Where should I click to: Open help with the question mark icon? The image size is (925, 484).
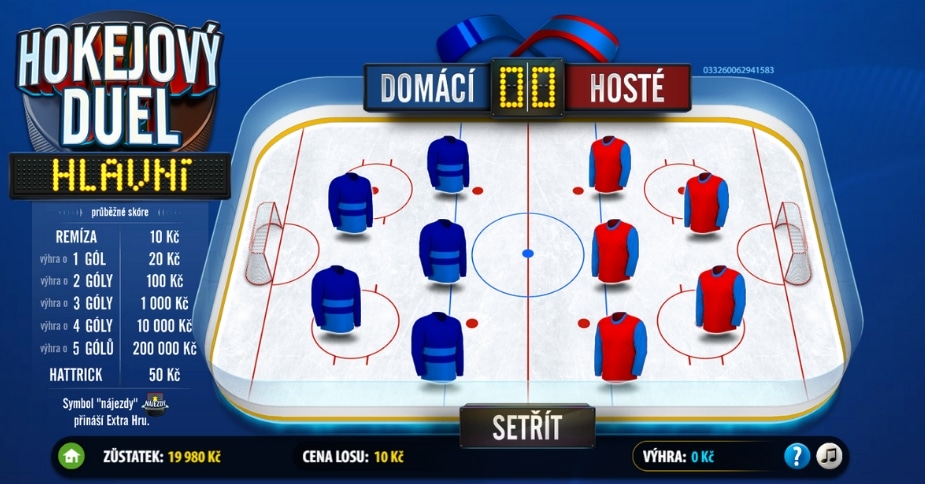point(796,456)
